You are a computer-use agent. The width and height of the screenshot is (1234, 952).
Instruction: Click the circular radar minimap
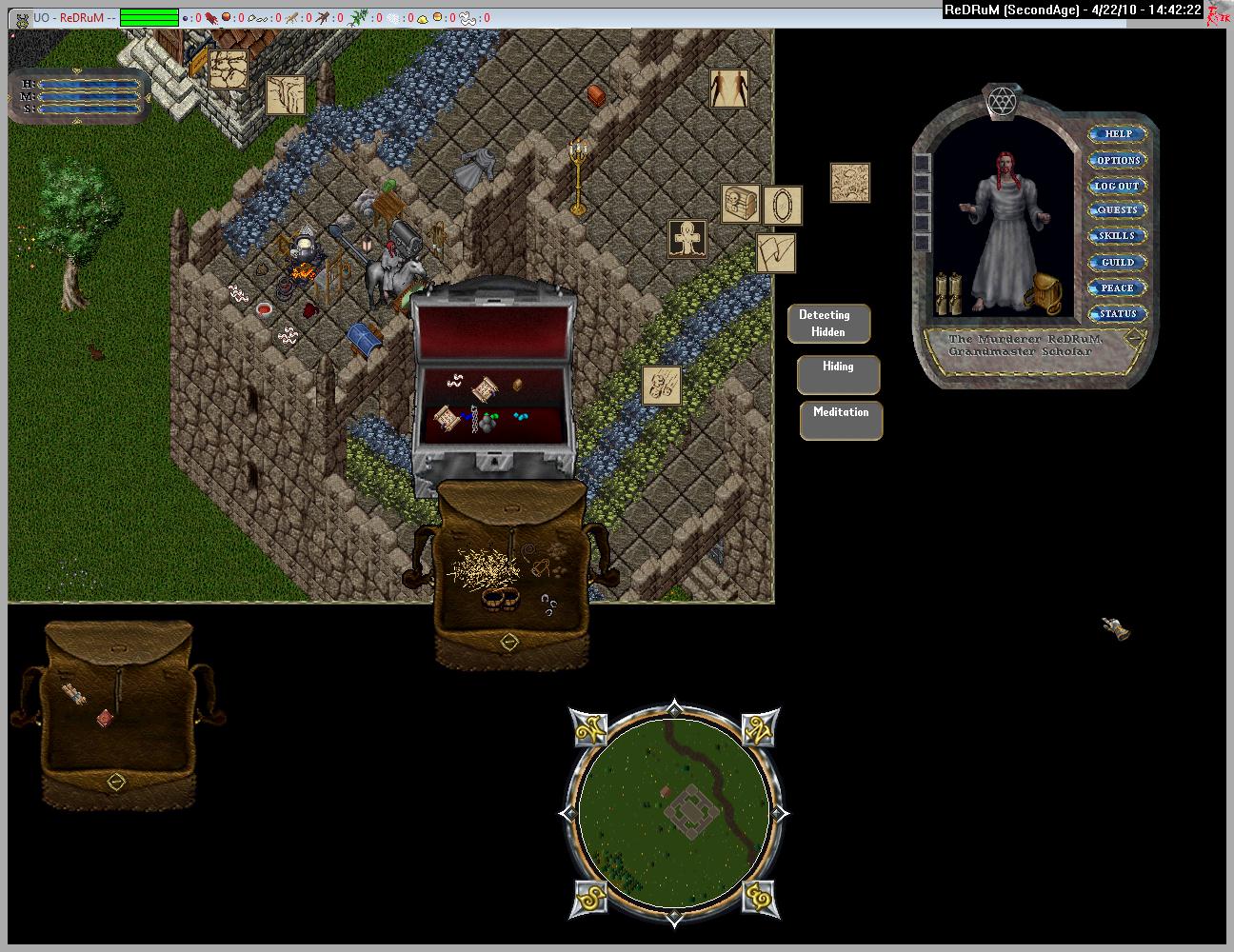[x=672, y=809]
